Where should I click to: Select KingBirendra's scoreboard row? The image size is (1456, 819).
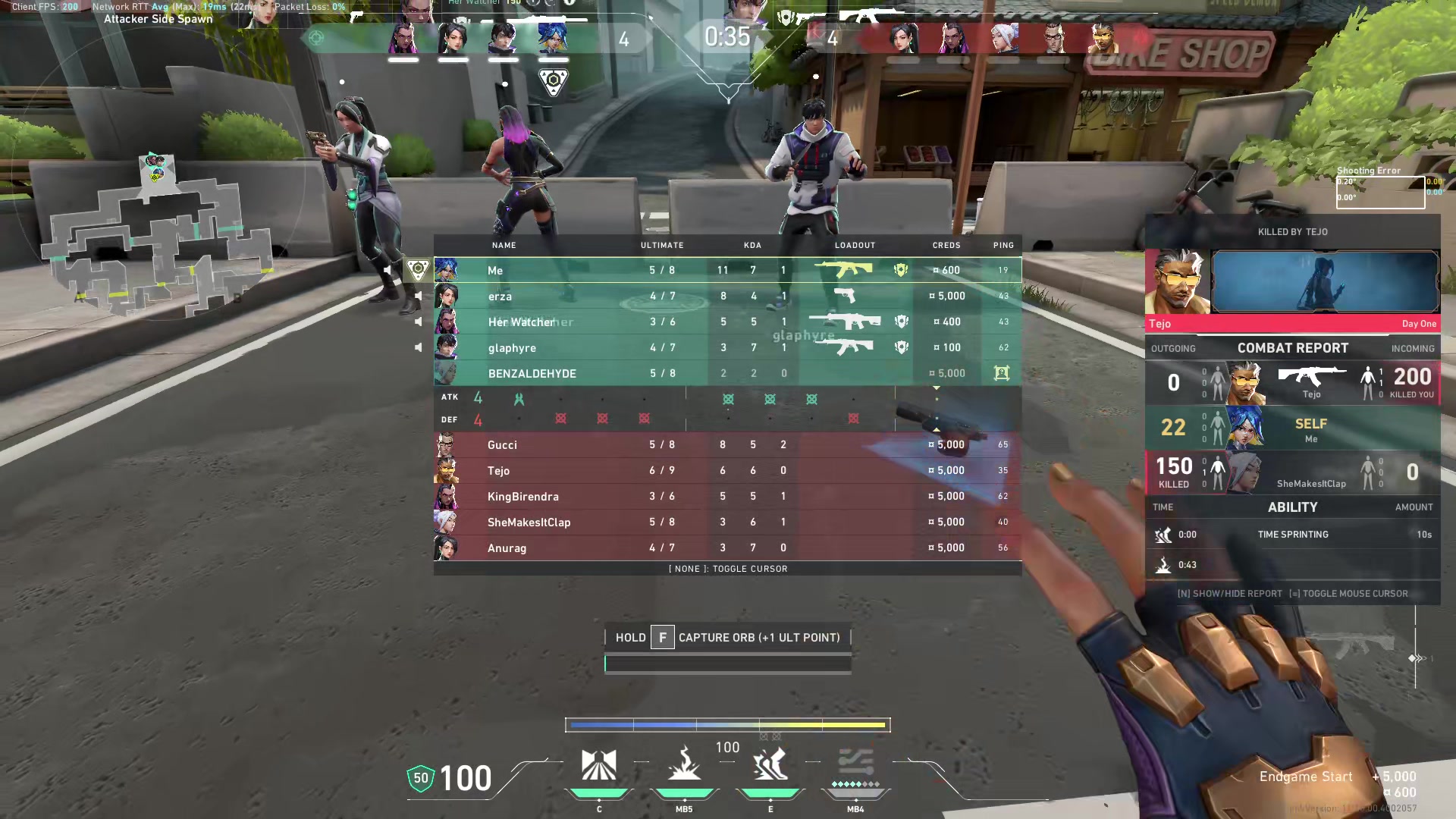tap(728, 496)
